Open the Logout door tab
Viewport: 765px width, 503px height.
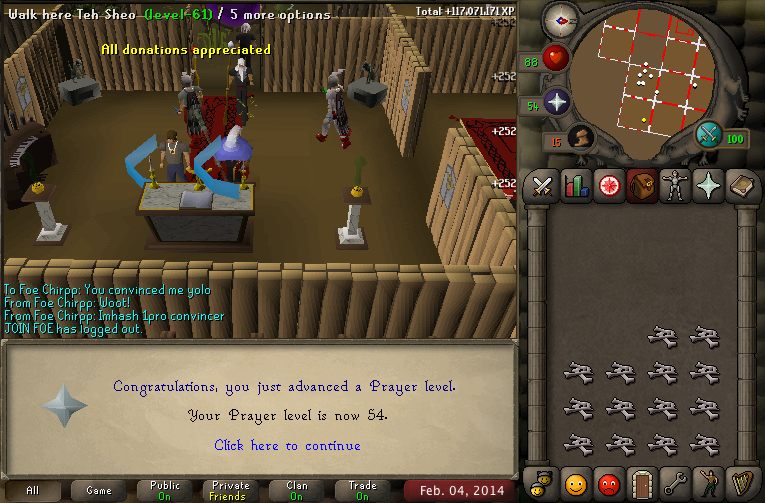tap(642, 485)
